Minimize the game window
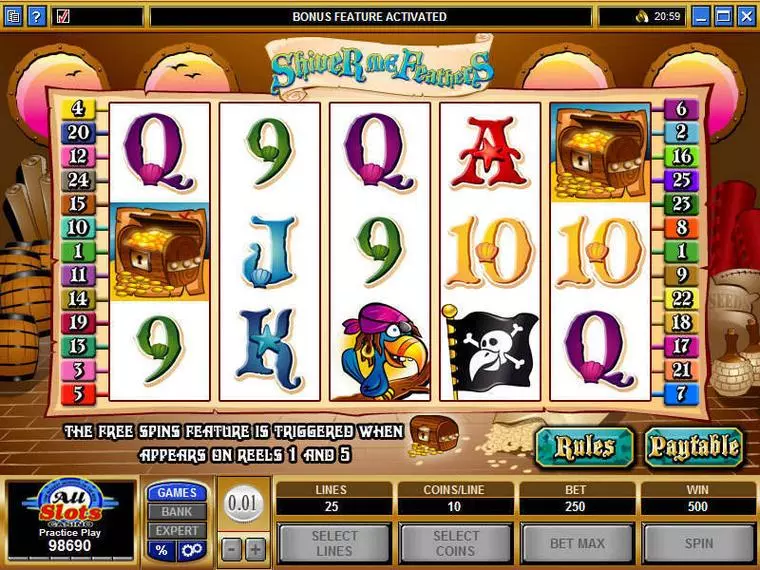 point(702,16)
